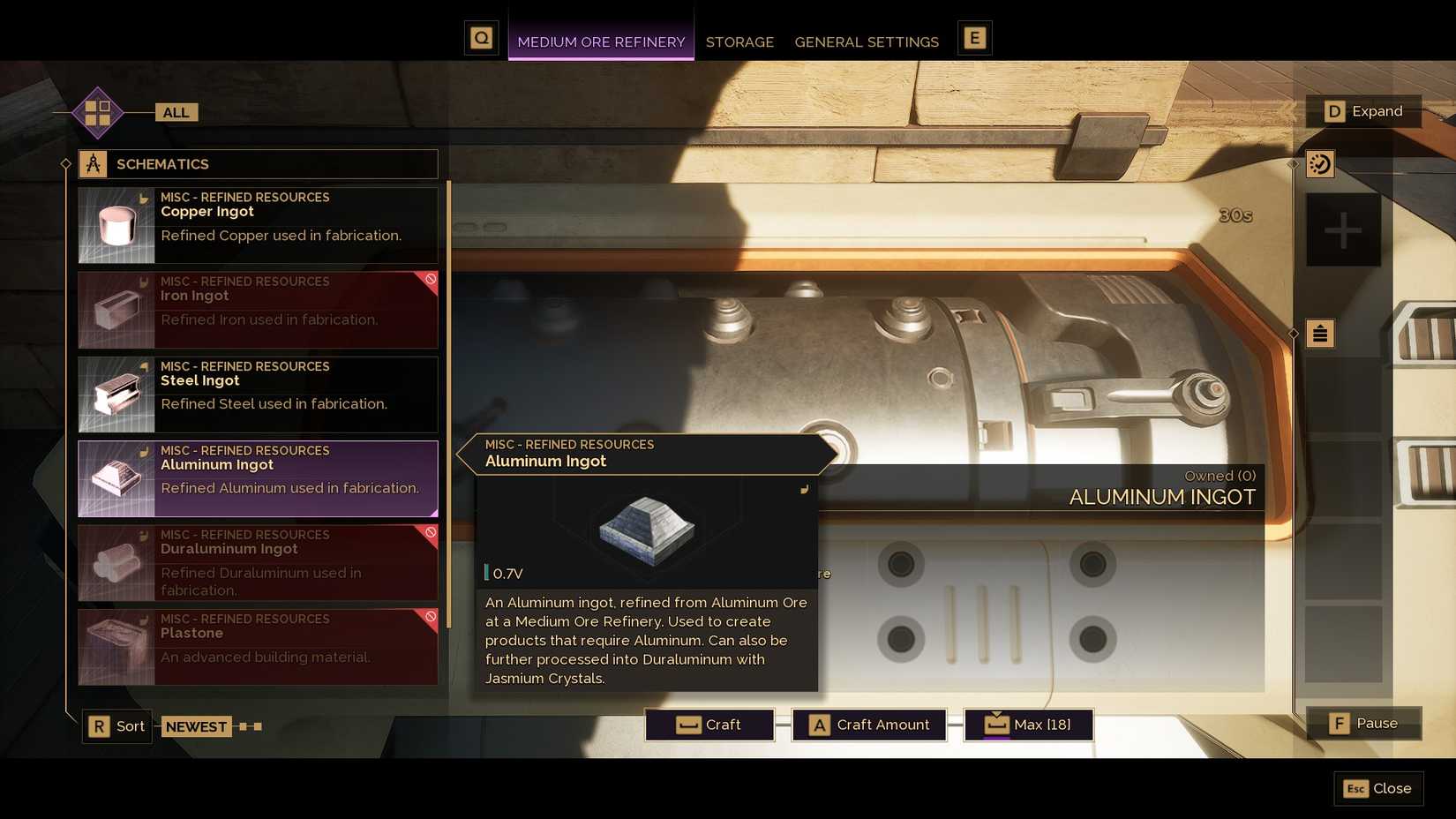Open the Sort options
Viewport: 1456px width, 819px height.
pyautogui.click(x=116, y=725)
